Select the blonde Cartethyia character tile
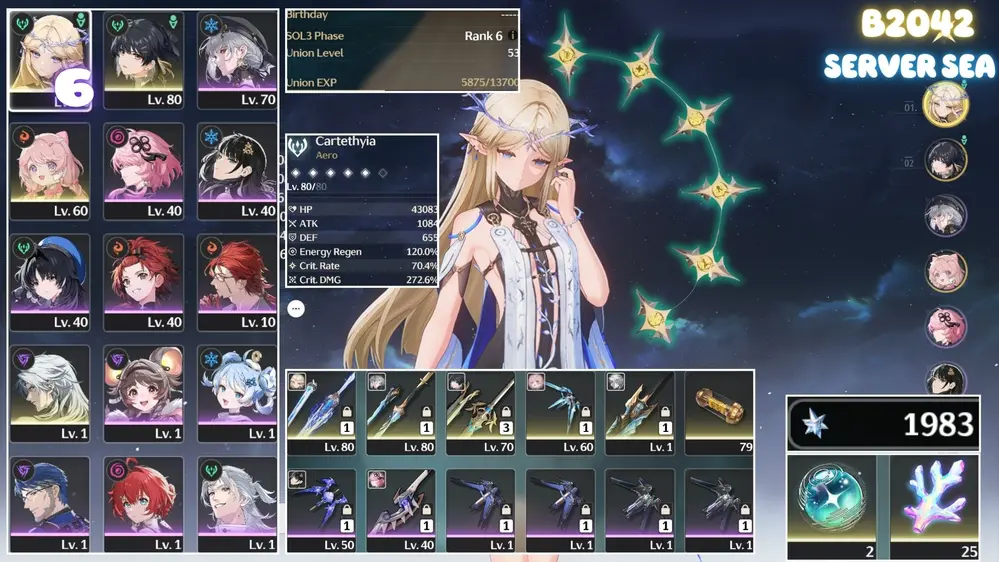The height and width of the screenshot is (562, 999). point(50,60)
